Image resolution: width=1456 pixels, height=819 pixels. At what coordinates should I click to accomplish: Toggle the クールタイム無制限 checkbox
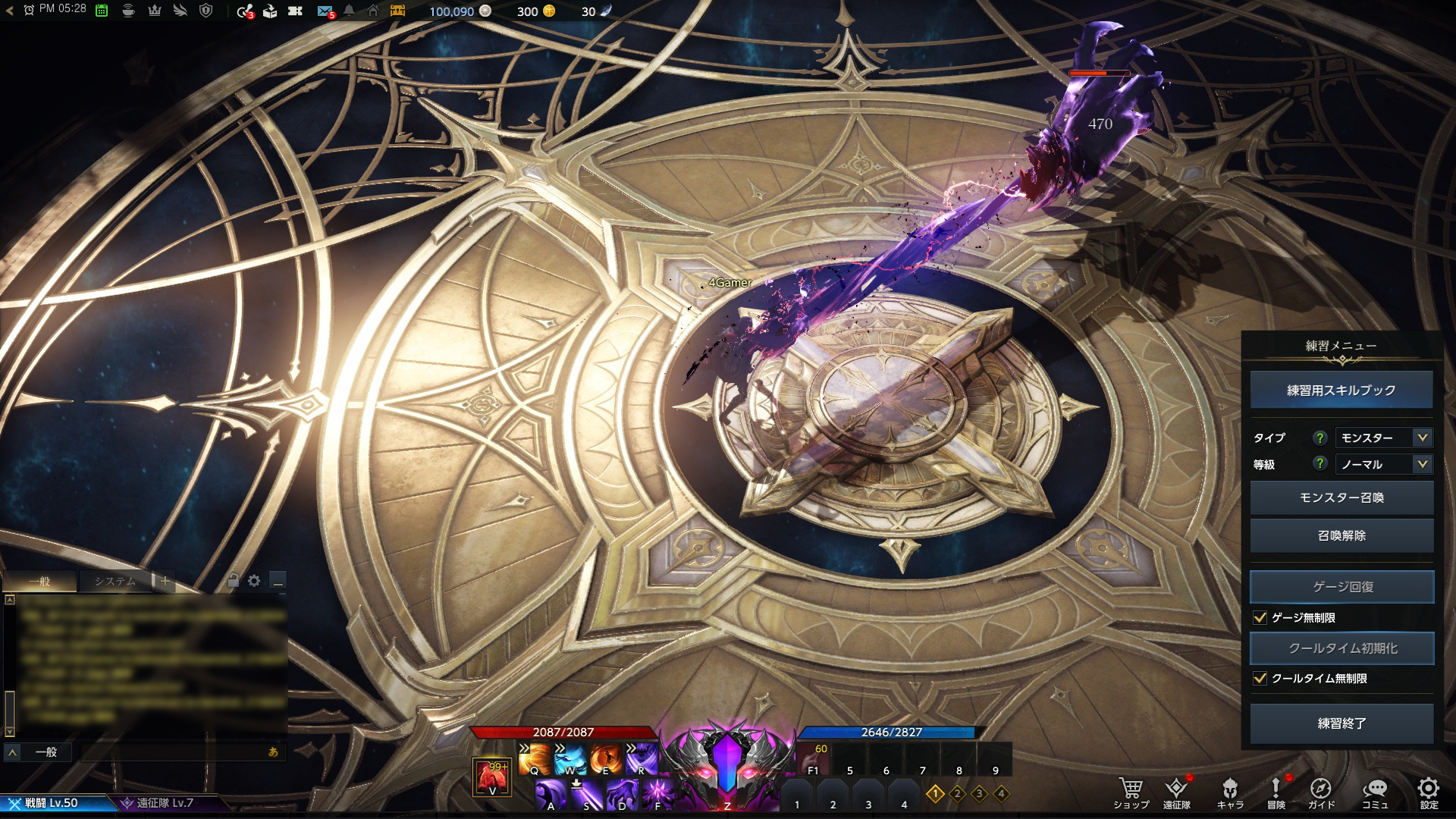[x=1260, y=679]
